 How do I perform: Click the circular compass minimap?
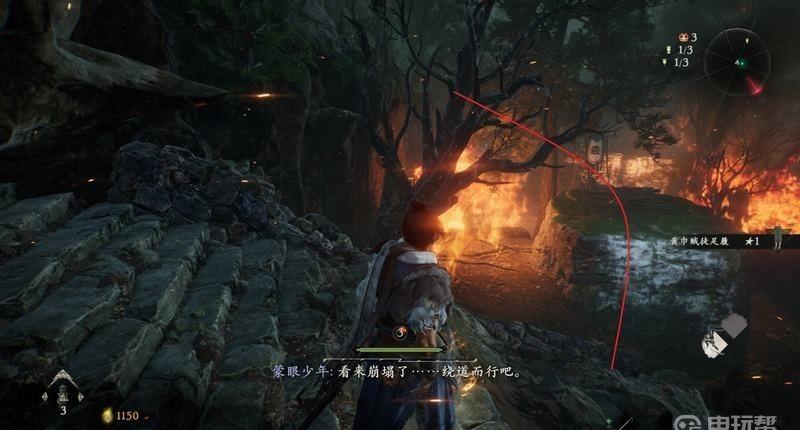[x=743, y=65]
